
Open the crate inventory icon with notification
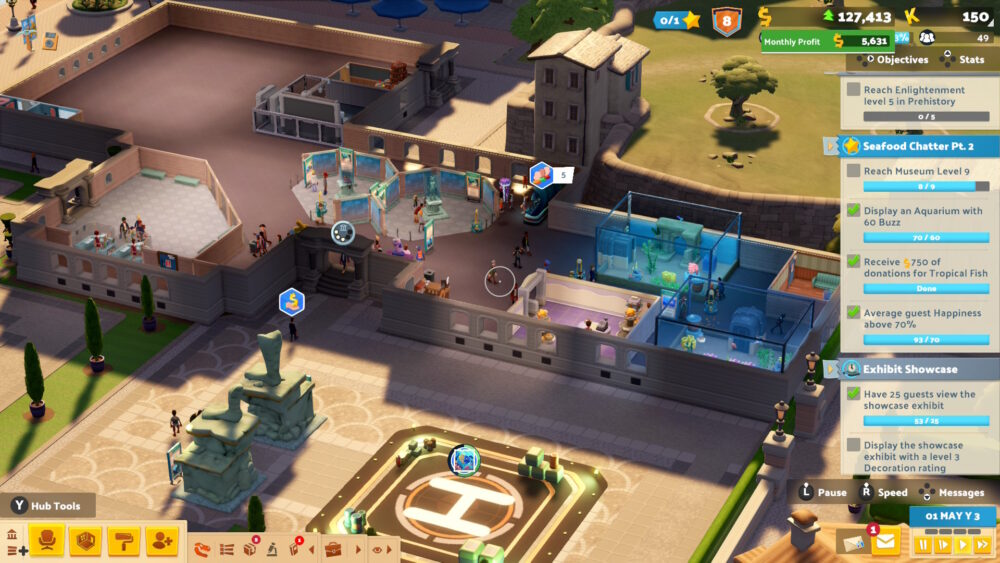[x=250, y=549]
